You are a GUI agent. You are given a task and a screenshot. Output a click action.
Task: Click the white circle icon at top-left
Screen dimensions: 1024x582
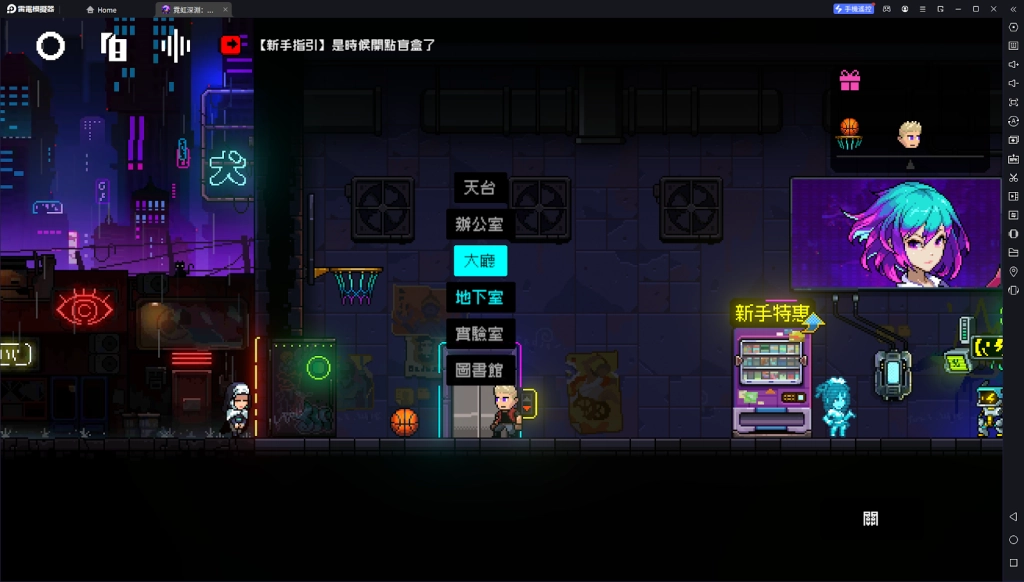pyautogui.click(x=51, y=46)
